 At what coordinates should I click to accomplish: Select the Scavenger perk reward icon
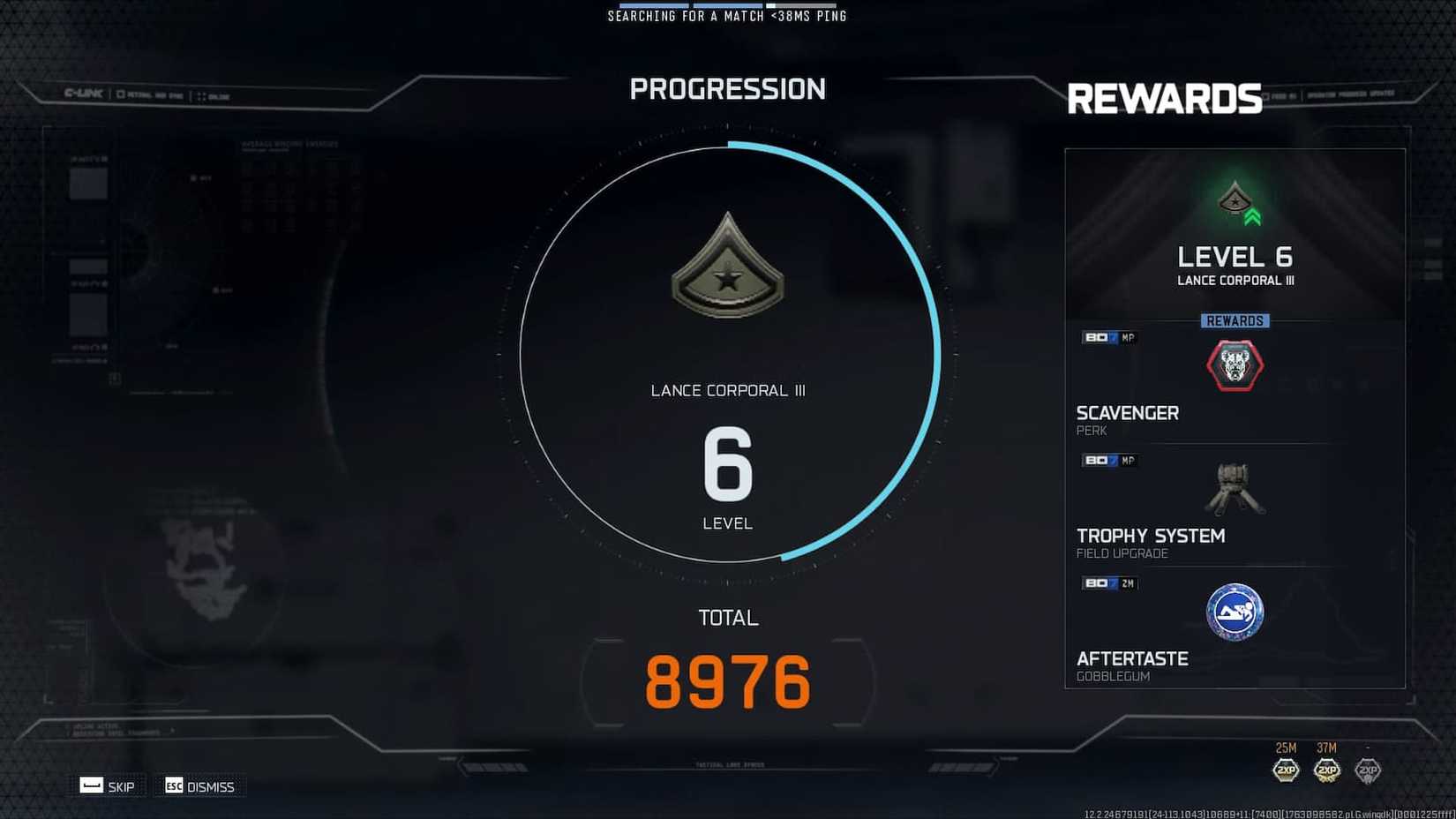click(x=1234, y=365)
